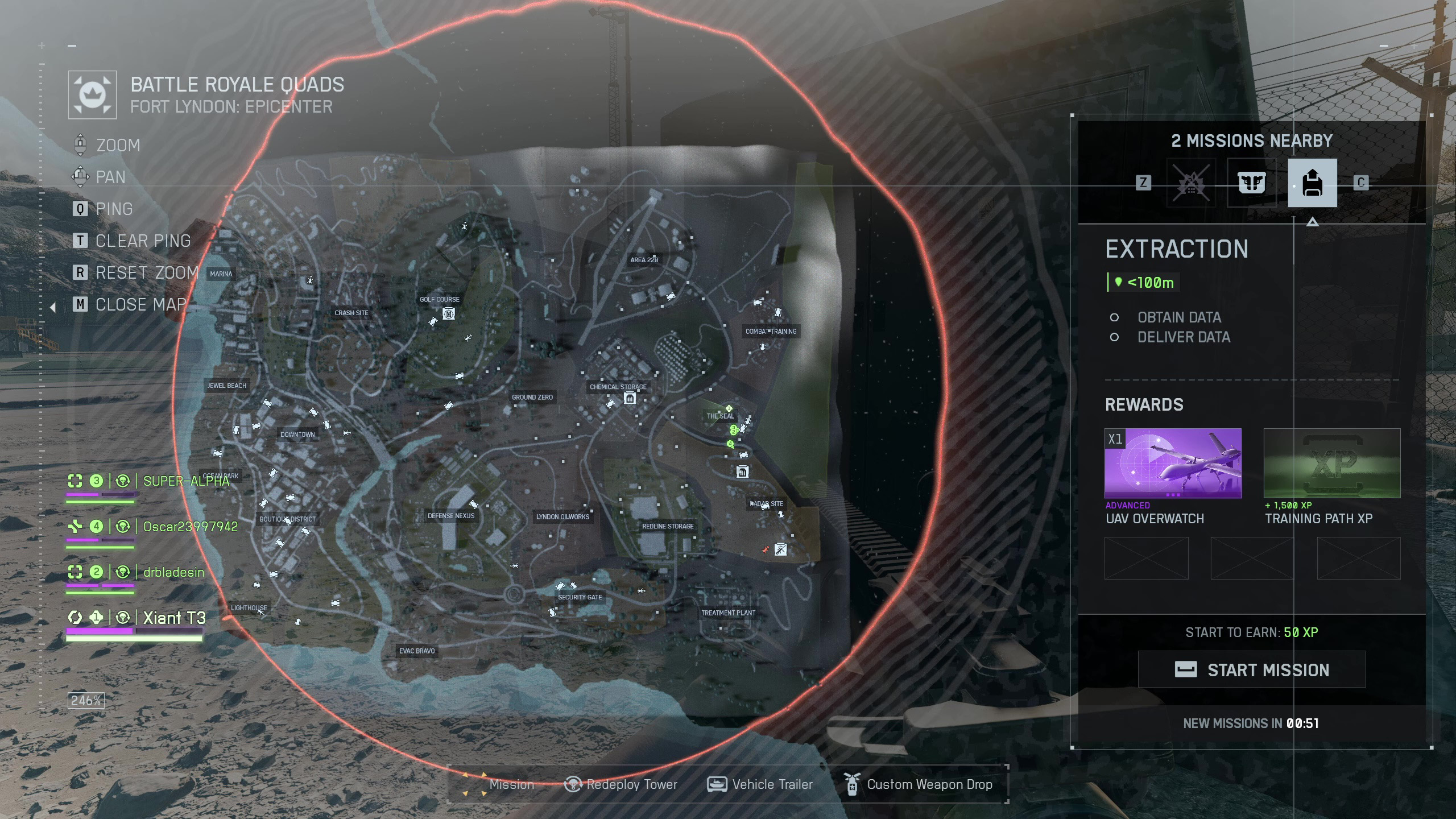This screenshot has height=819, width=1456.
Task: Choose the Close Map option
Action: (140, 305)
